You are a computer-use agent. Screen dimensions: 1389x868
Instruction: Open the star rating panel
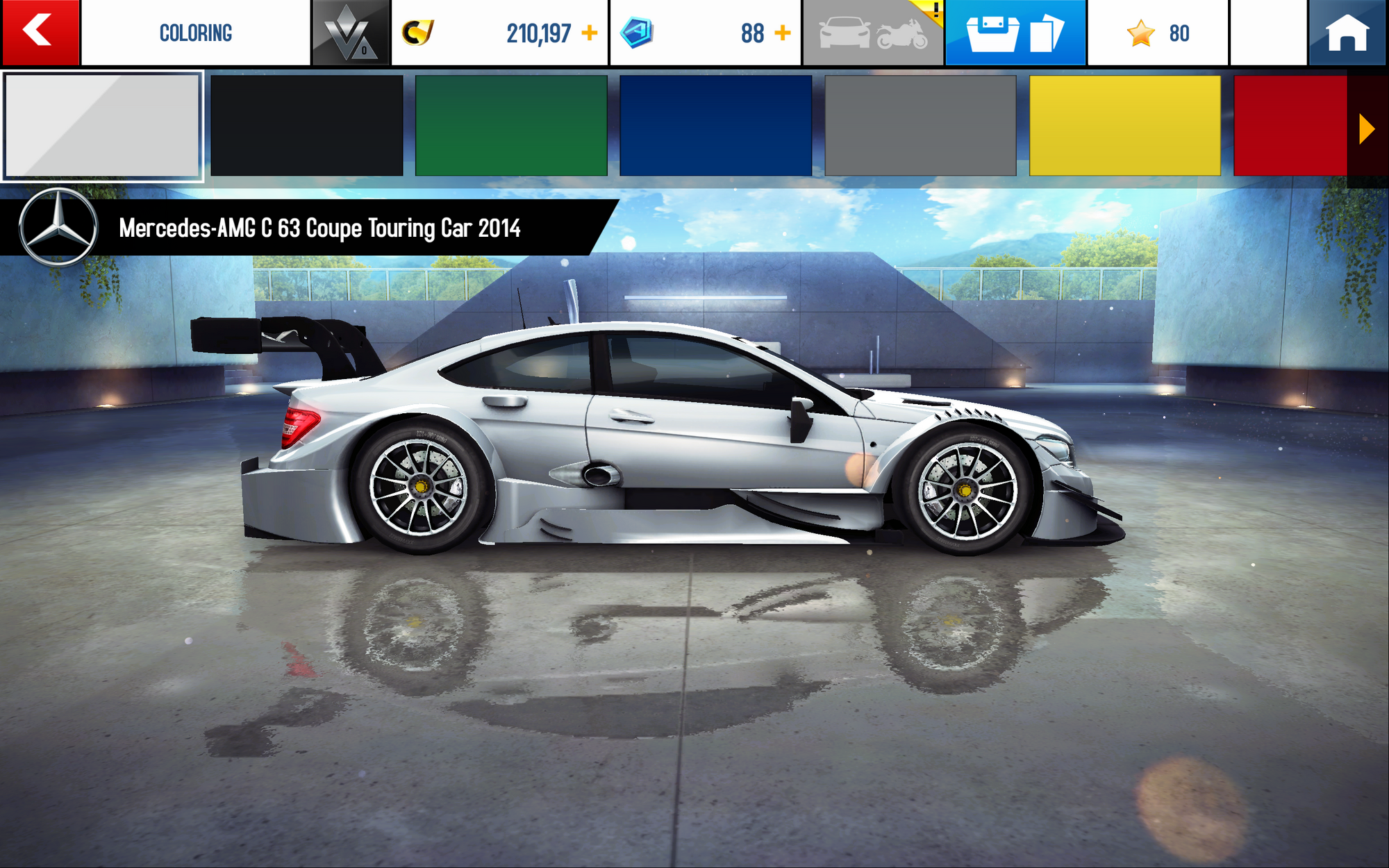click(x=1158, y=33)
